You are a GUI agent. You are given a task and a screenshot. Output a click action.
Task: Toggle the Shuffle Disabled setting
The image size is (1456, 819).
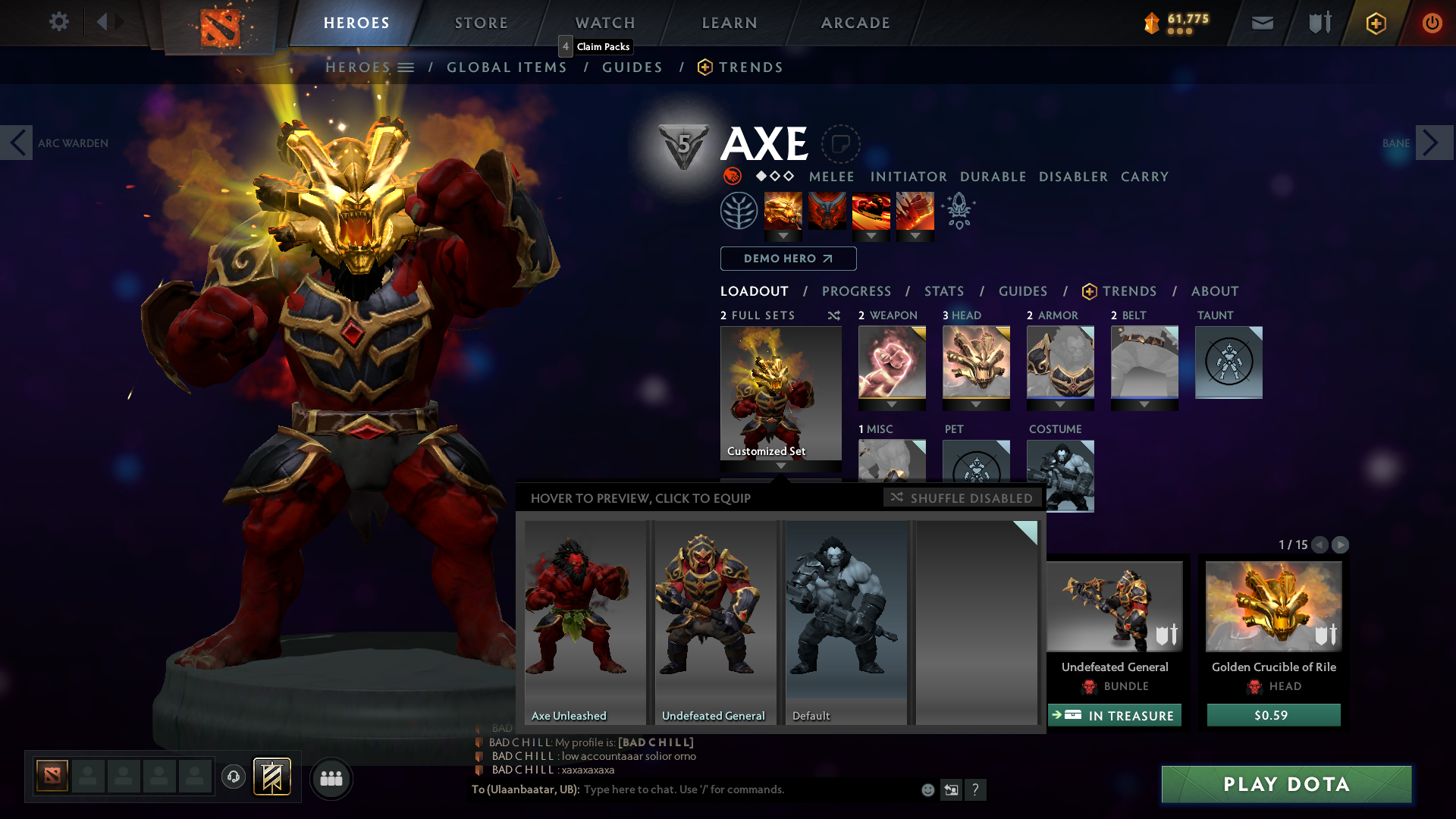click(962, 498)
